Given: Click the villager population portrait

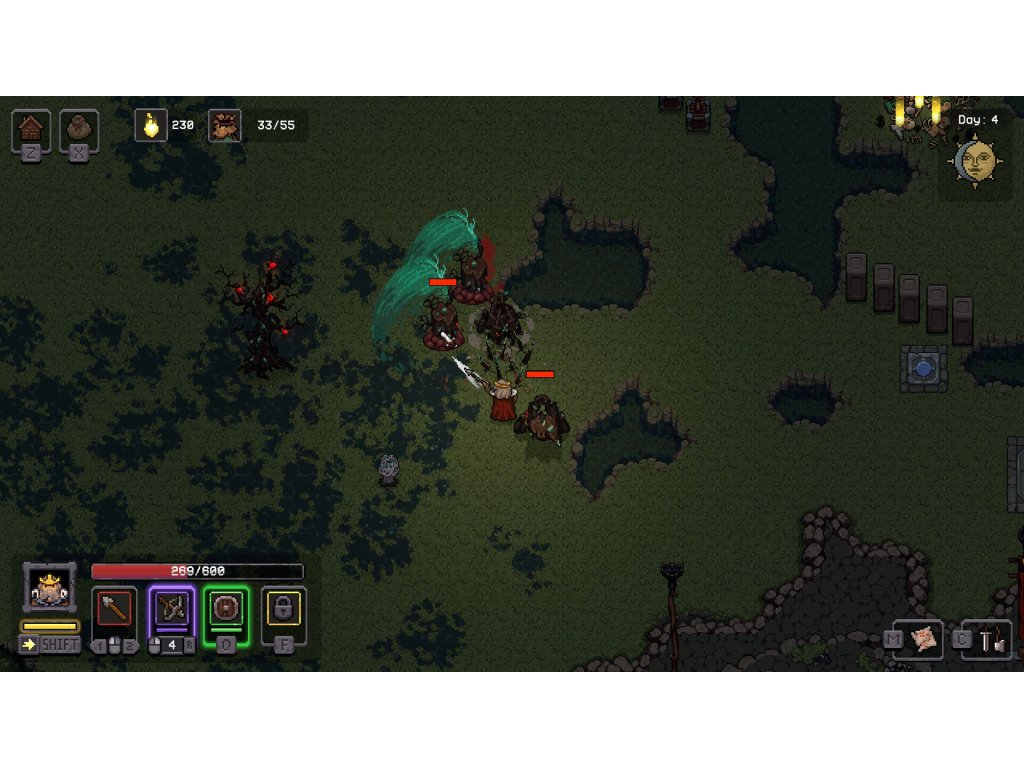Looking at the screenshot, I should click(224, 125).
